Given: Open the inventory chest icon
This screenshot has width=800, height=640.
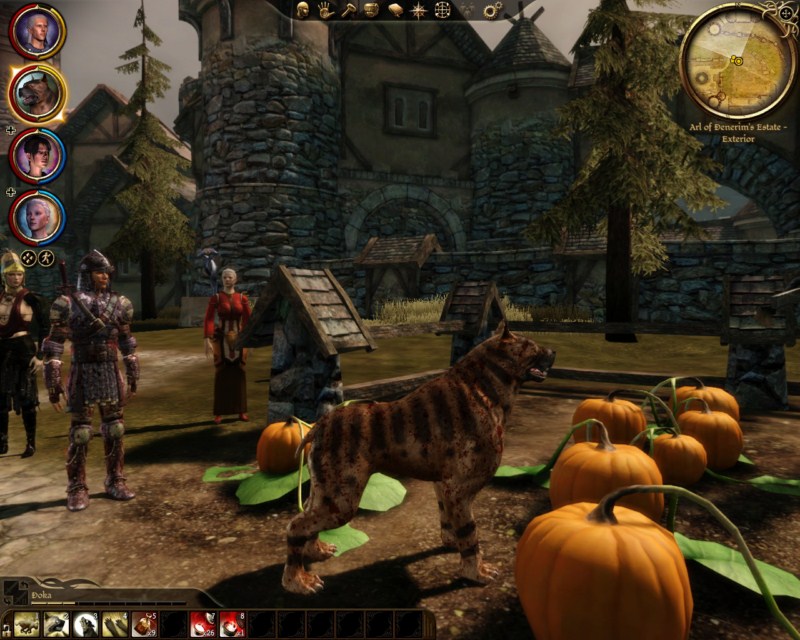Looking at the screenshot, I should click(371, 10).
